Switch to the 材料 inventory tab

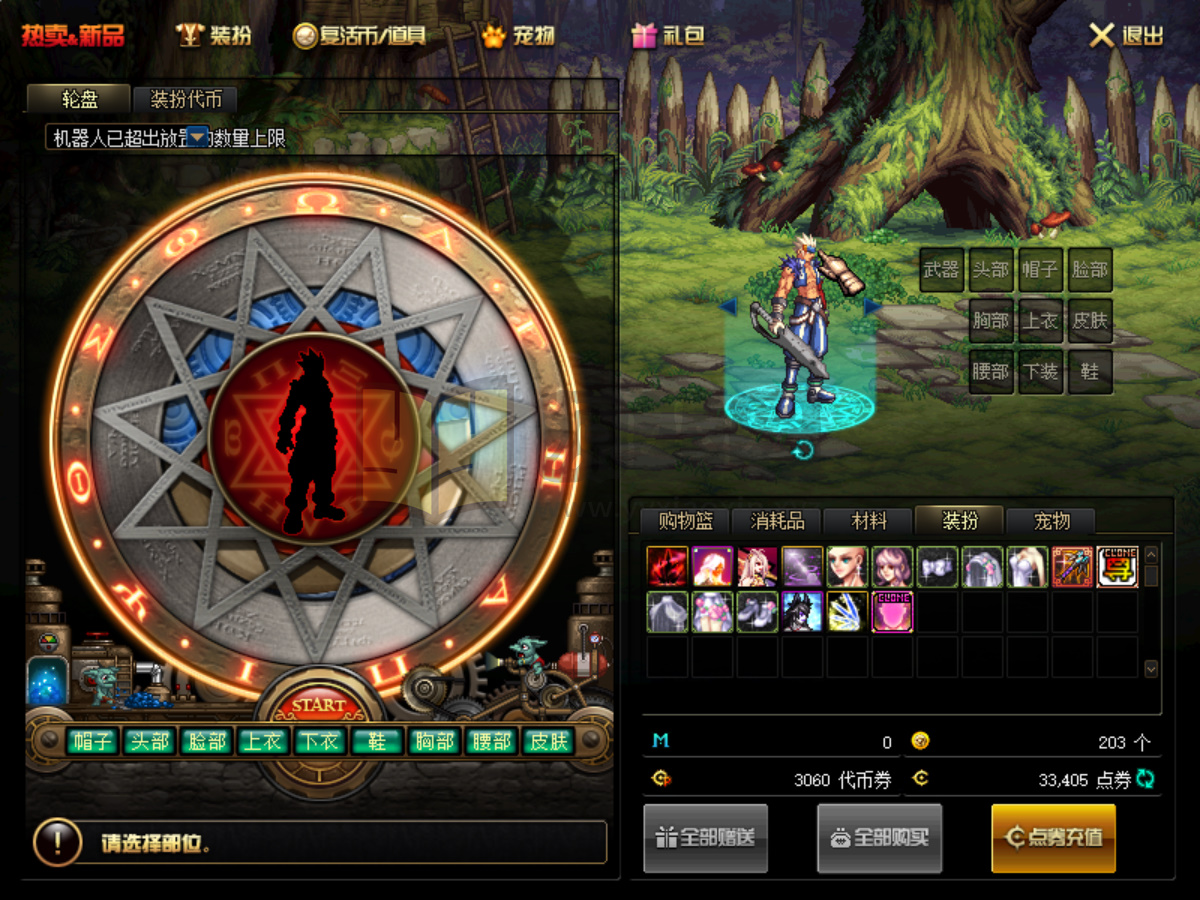coord(868,521)
